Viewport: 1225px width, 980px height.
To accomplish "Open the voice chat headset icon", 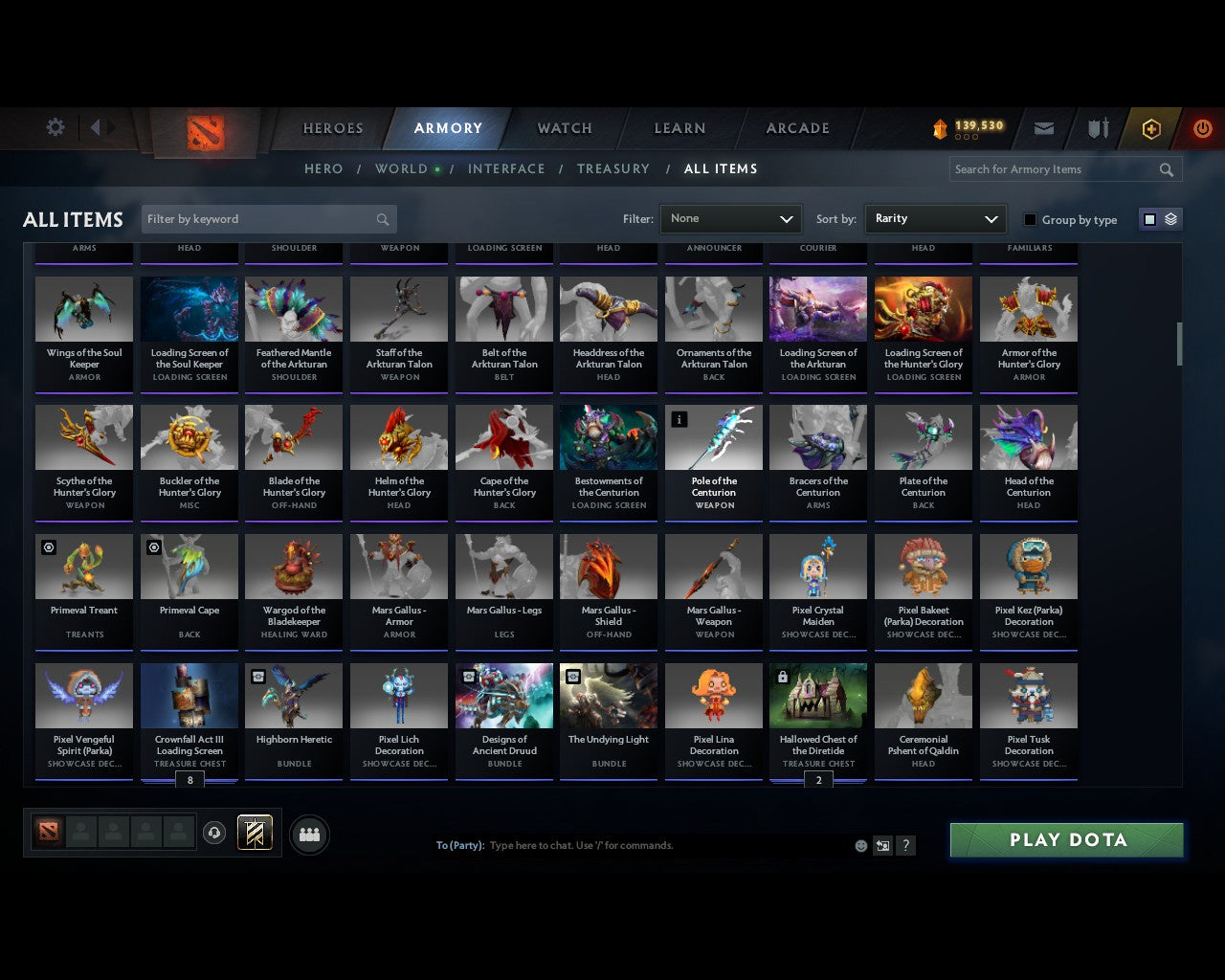I will point(215,832).
